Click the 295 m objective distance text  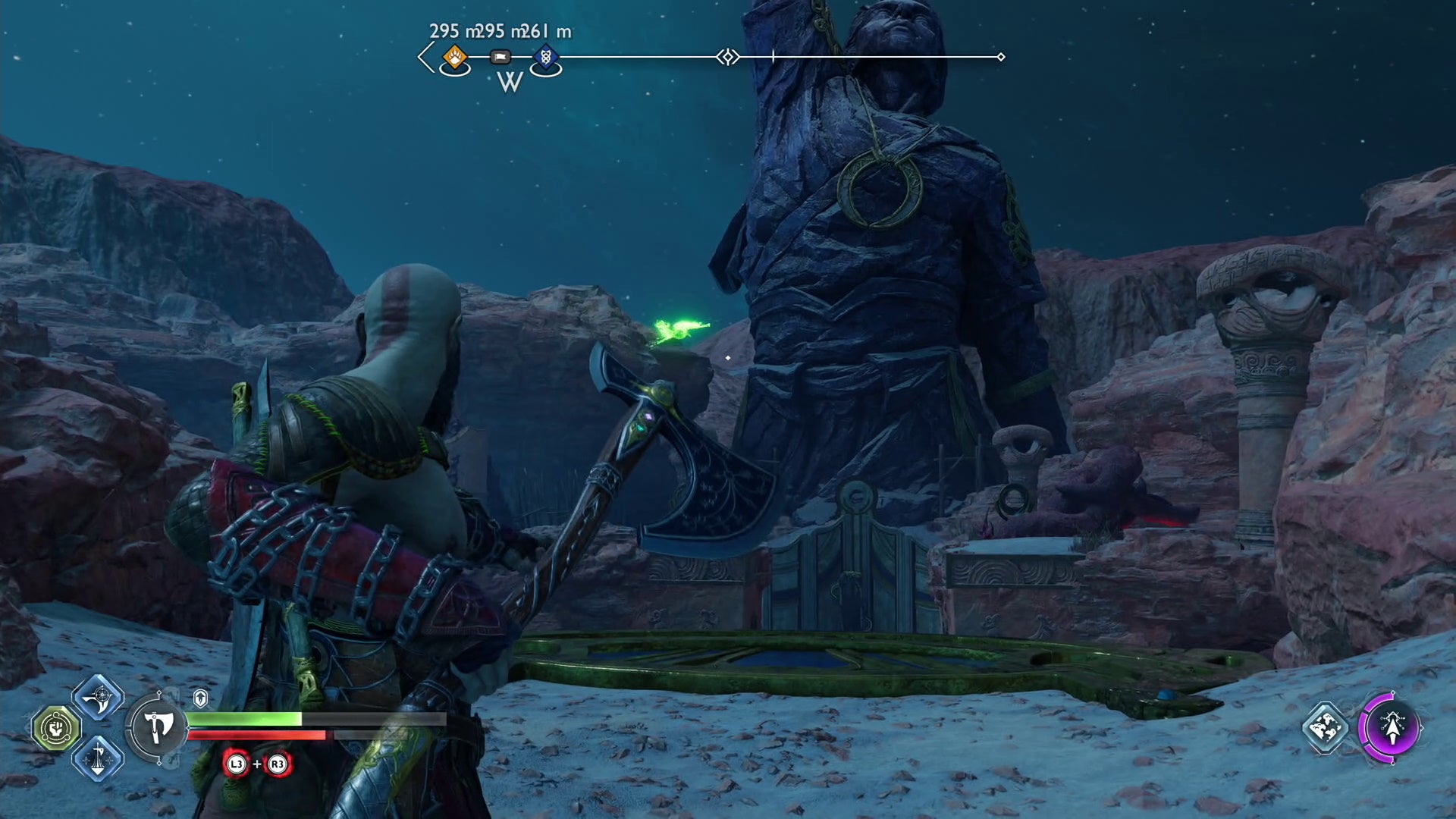(451, 30)
